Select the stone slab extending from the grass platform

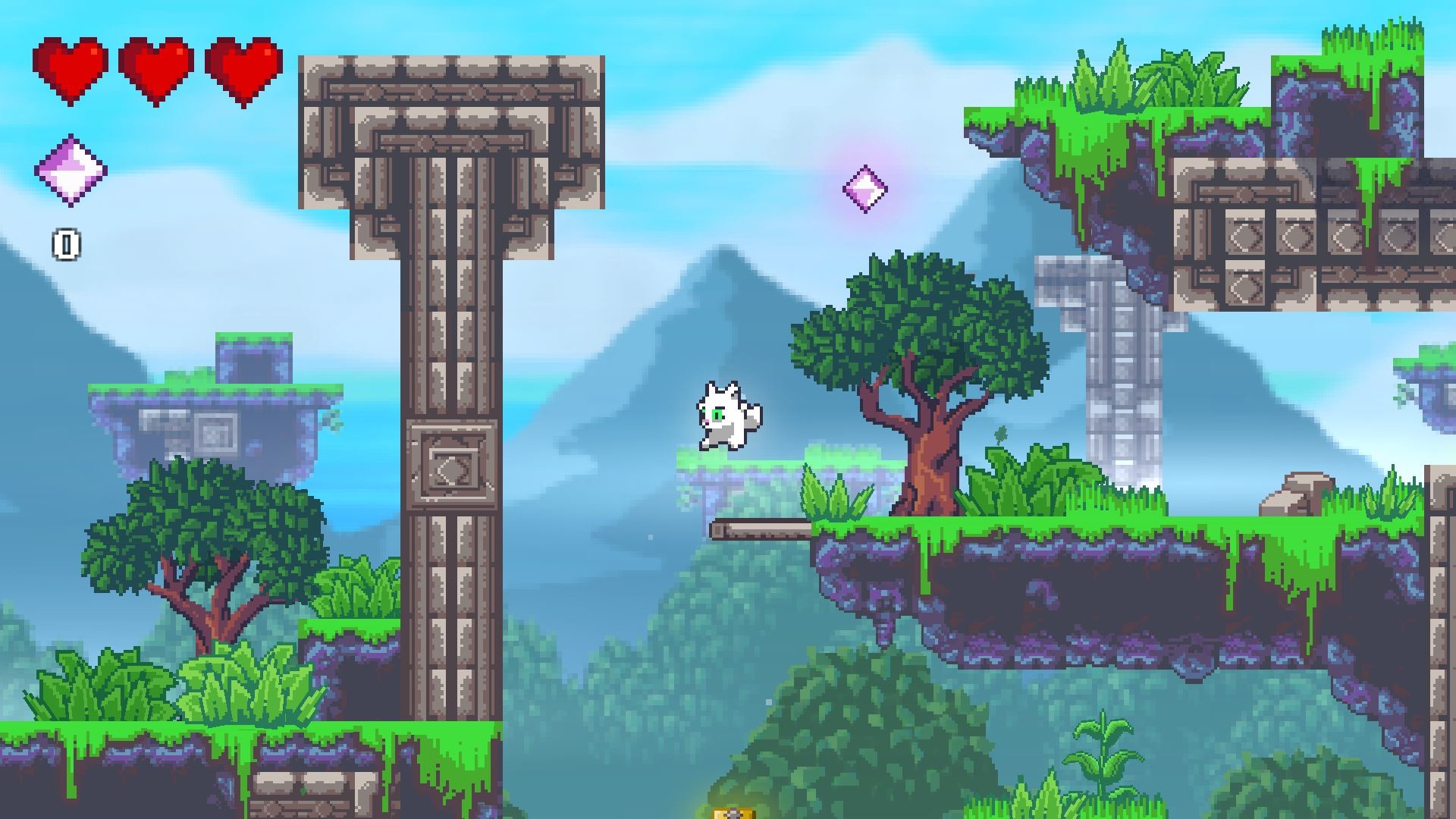[x=758, y=529]
